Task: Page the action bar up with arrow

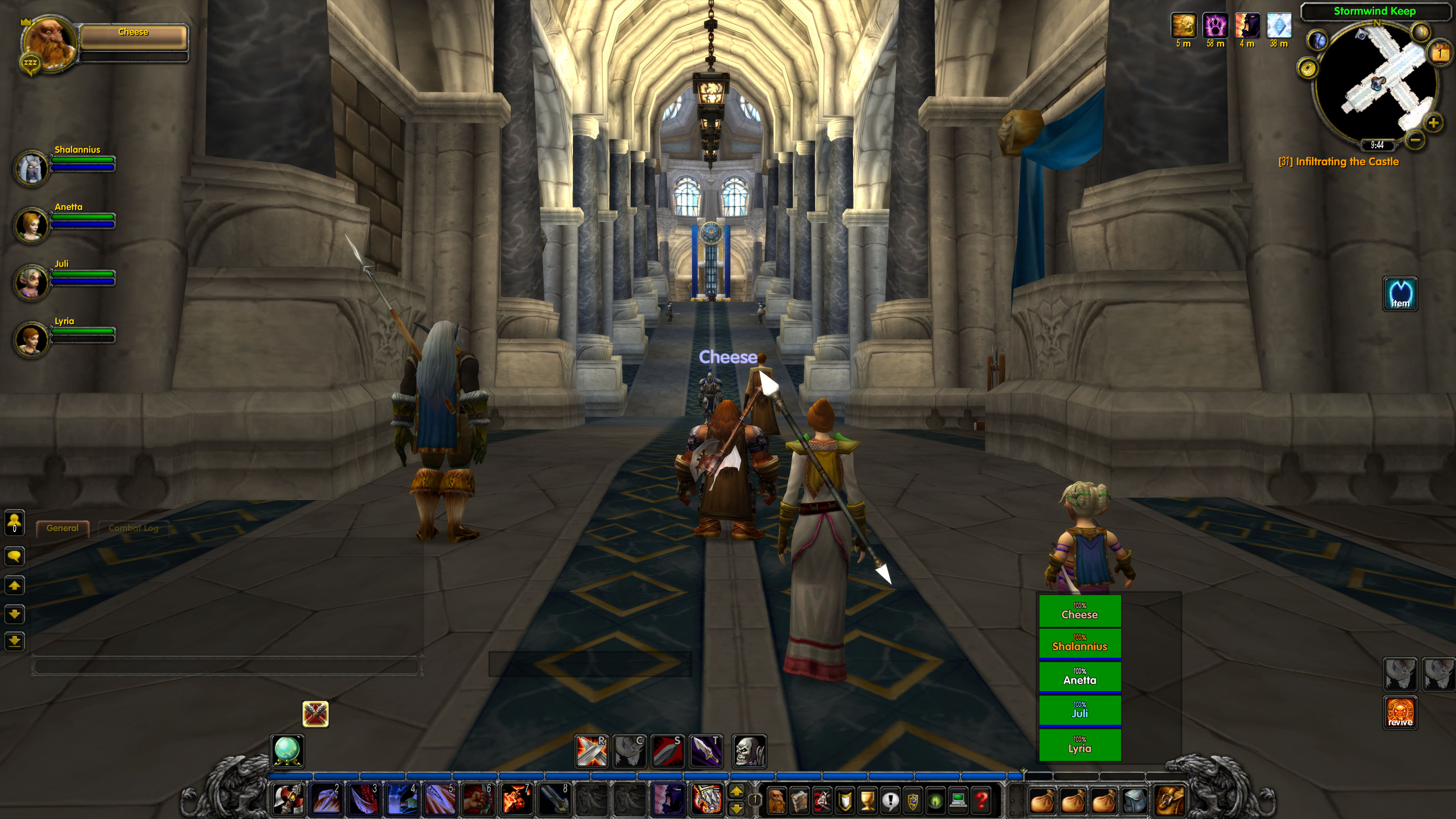Action: 736,792
